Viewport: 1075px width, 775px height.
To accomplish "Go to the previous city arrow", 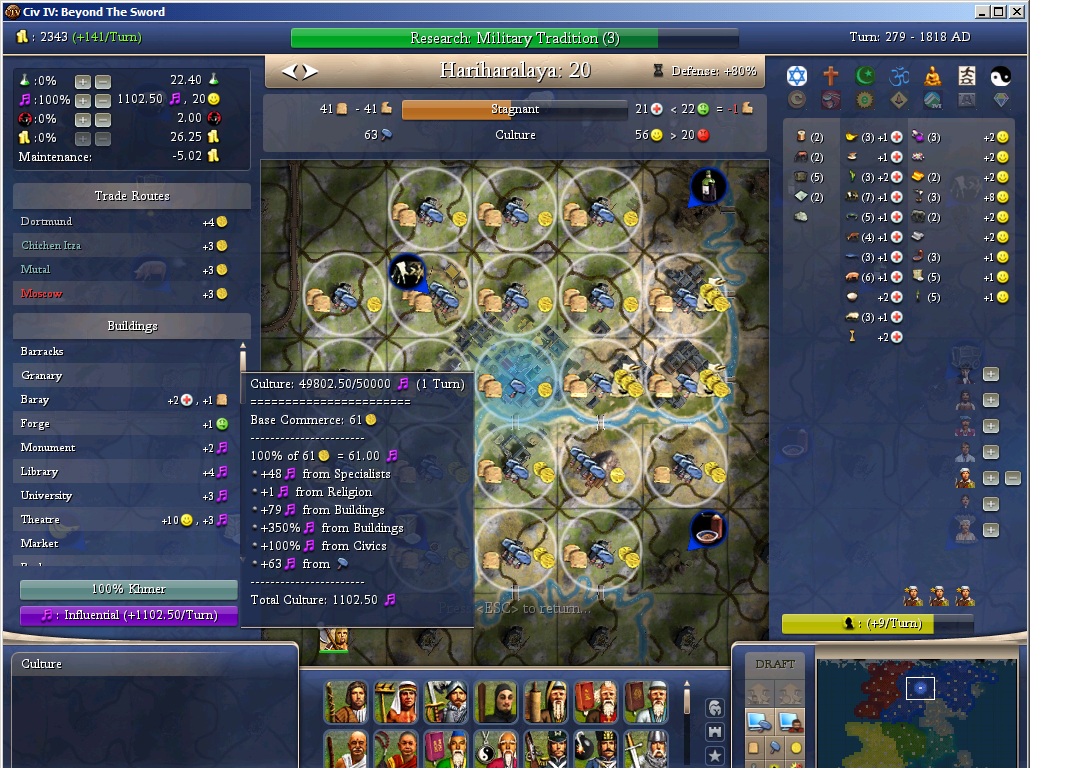I will pyautogui.click(x=290, y=72).
